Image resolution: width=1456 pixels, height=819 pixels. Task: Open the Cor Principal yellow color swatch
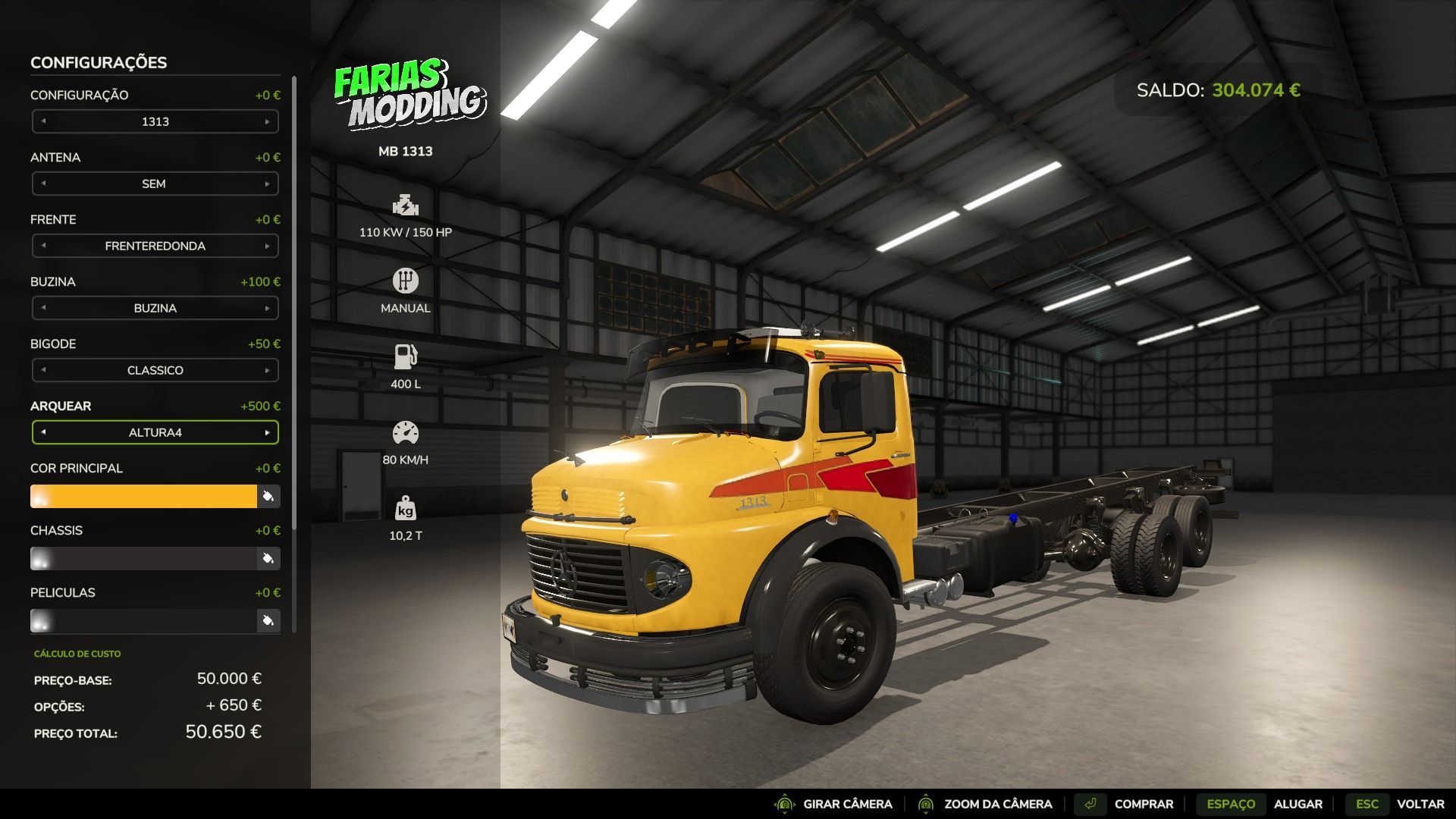(x=144, y=497)
